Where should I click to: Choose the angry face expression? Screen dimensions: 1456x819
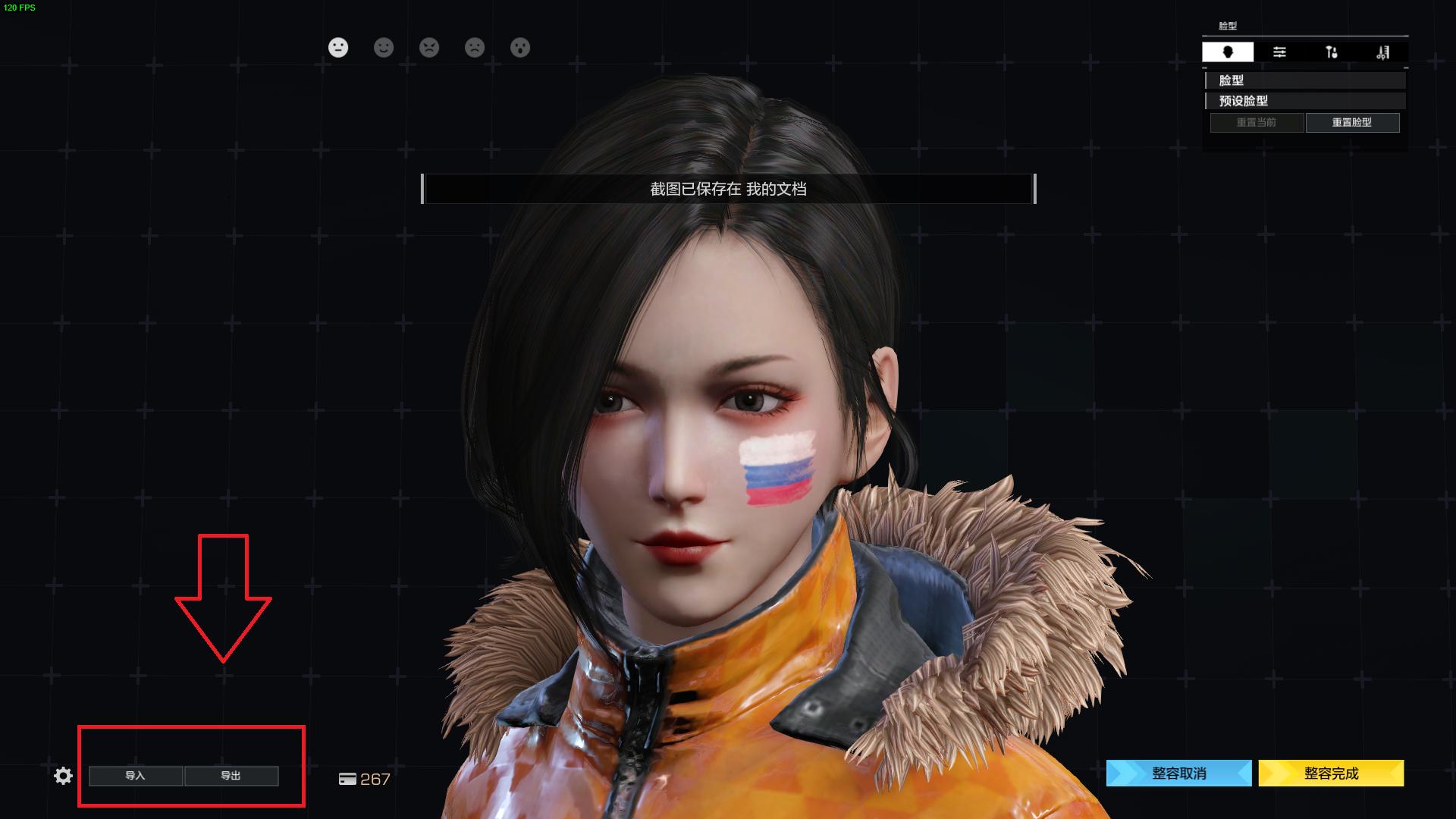pyautogui.click(x=429, y=48)
